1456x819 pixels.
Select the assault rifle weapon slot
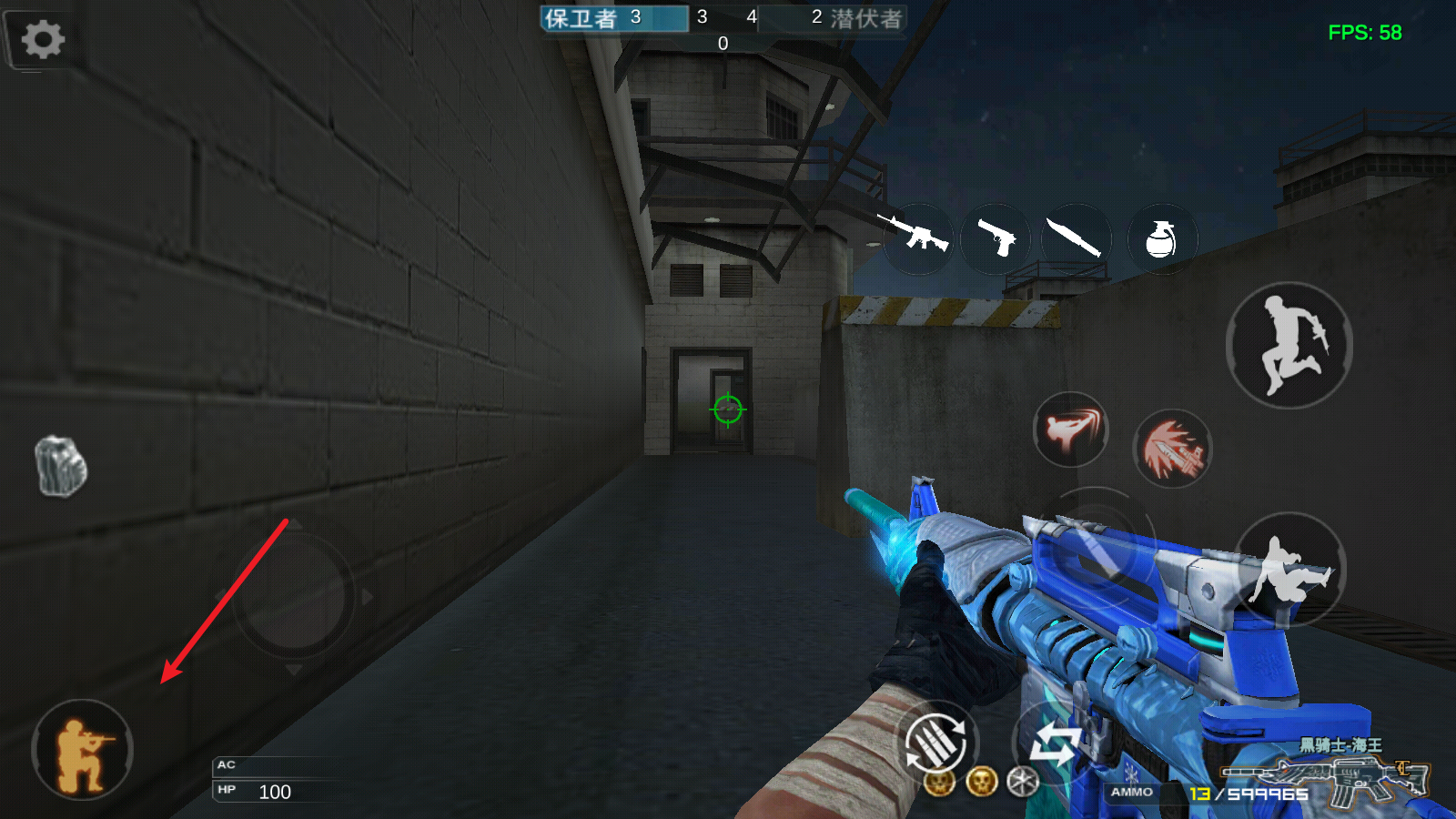915,238
